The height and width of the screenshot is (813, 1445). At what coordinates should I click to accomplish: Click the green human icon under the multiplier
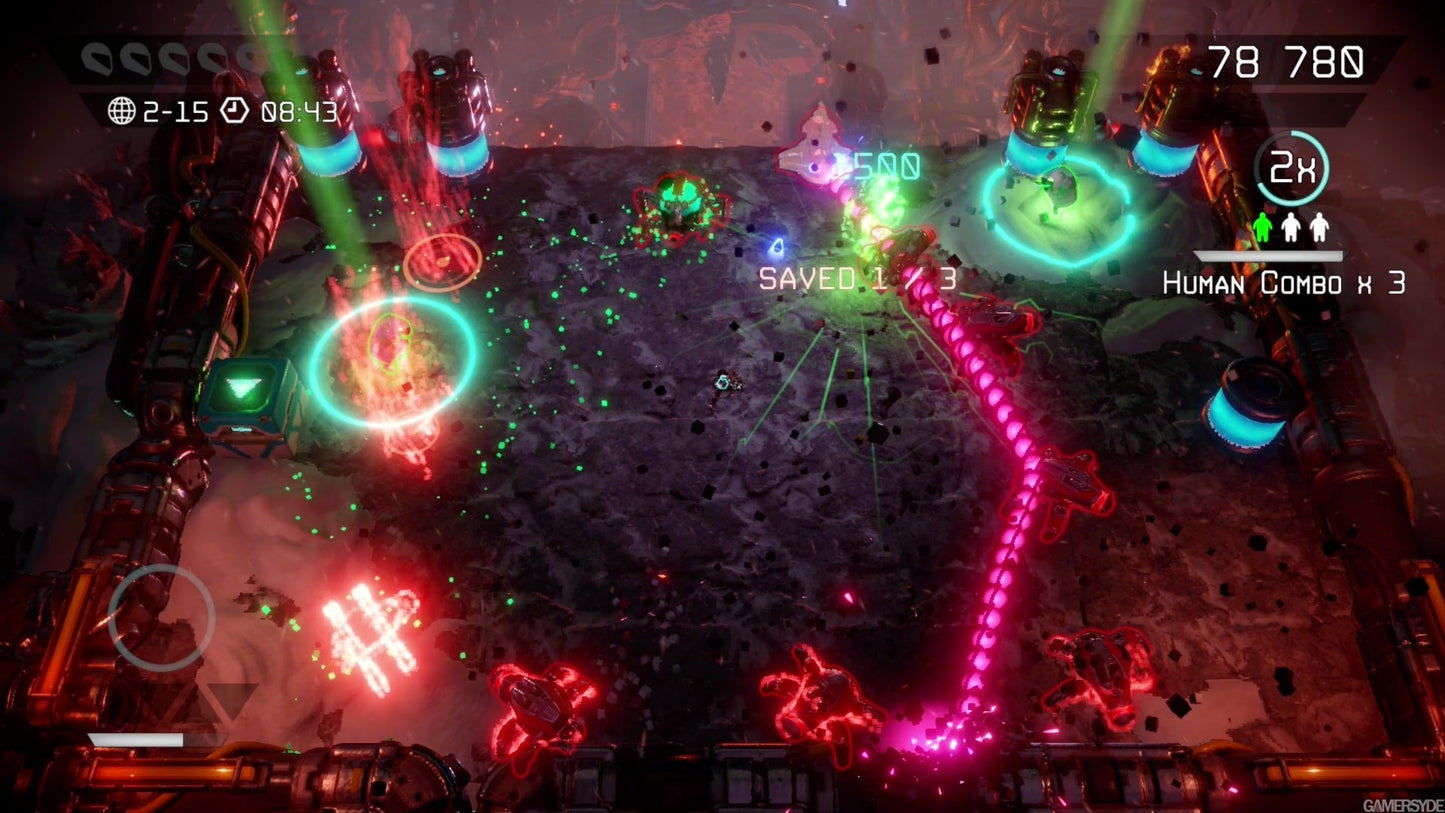(x=1262, y=227)
